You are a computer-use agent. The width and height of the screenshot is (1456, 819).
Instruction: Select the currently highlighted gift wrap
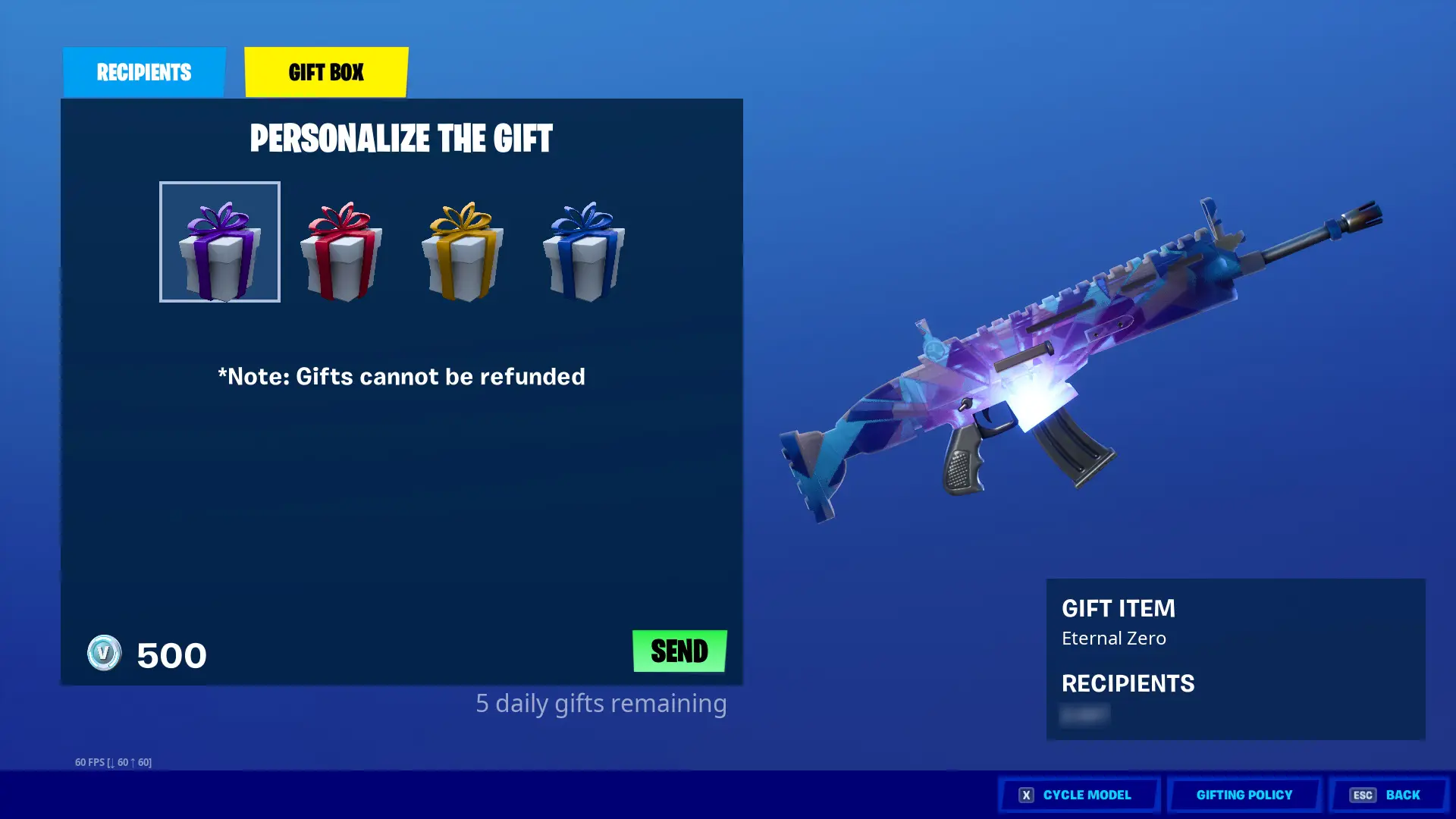tap(219, 241)
